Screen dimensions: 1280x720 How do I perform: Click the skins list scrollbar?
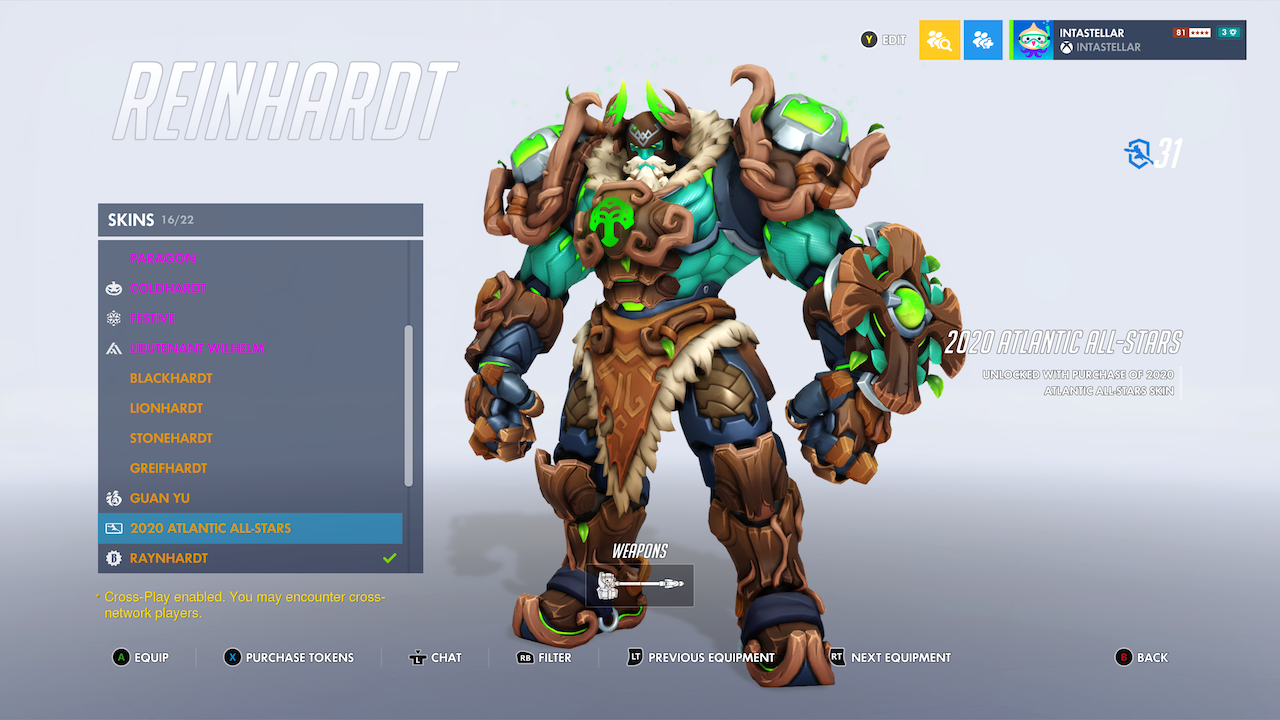411,400
